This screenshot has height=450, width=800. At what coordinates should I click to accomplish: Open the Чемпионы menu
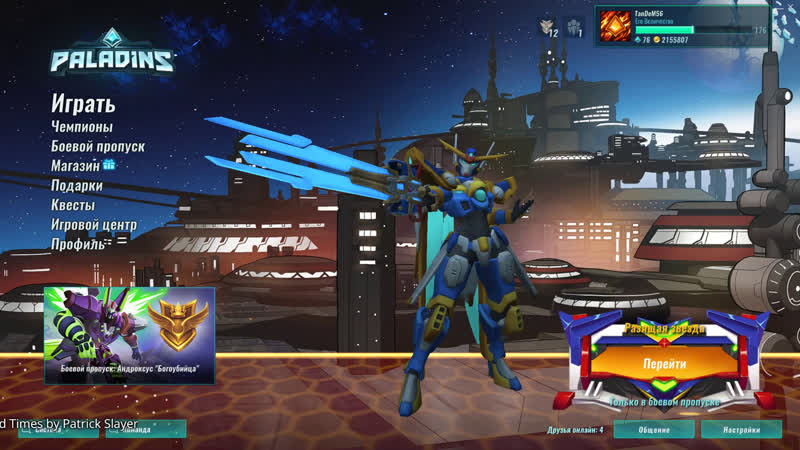coord(82,127)
